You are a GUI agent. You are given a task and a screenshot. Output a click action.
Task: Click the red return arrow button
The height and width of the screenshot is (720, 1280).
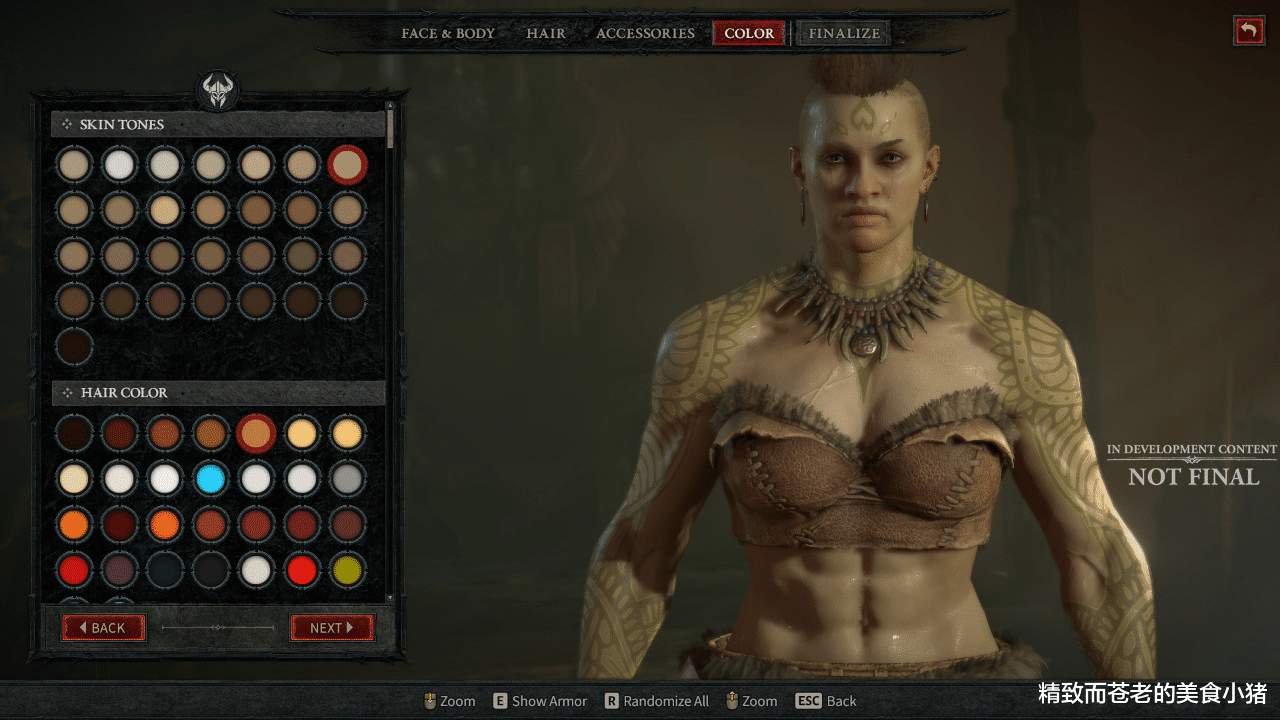click(1248, 31)
